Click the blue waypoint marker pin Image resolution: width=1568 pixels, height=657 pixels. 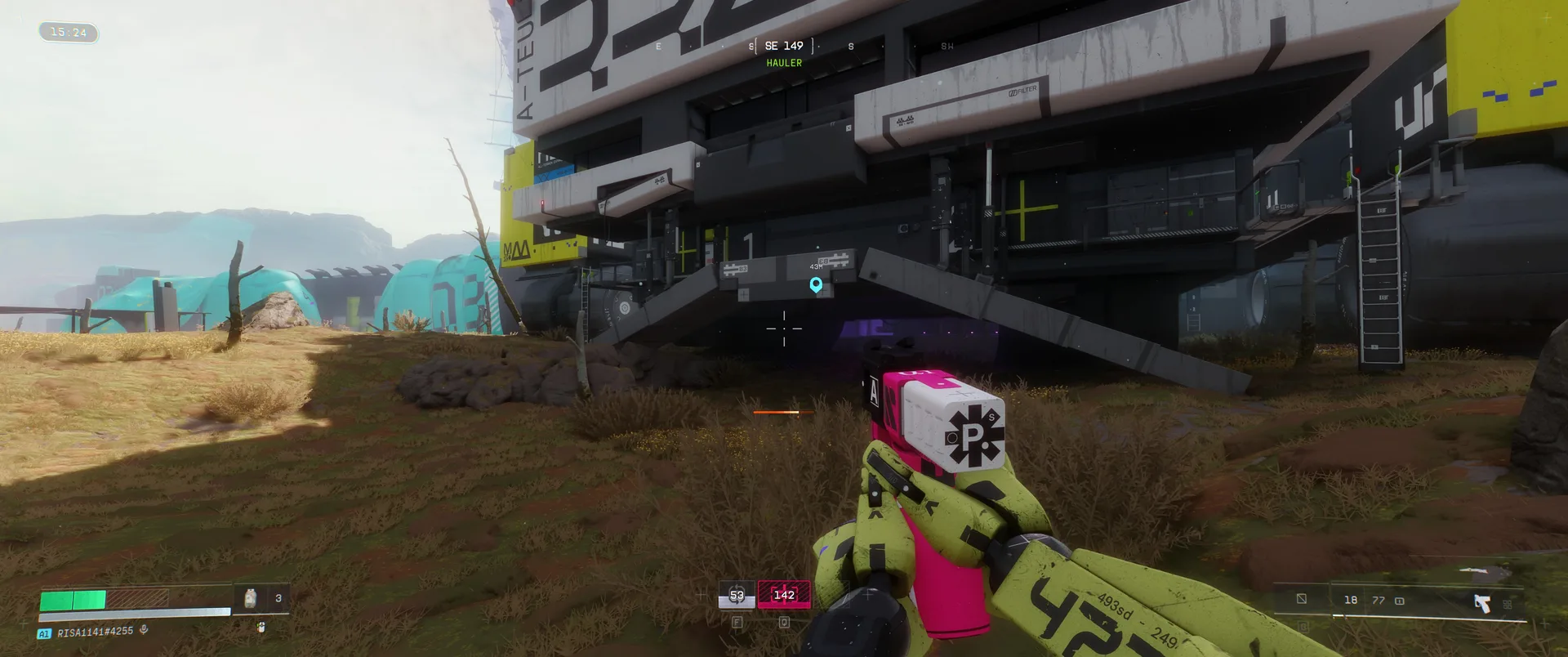[x=816, y=284]
